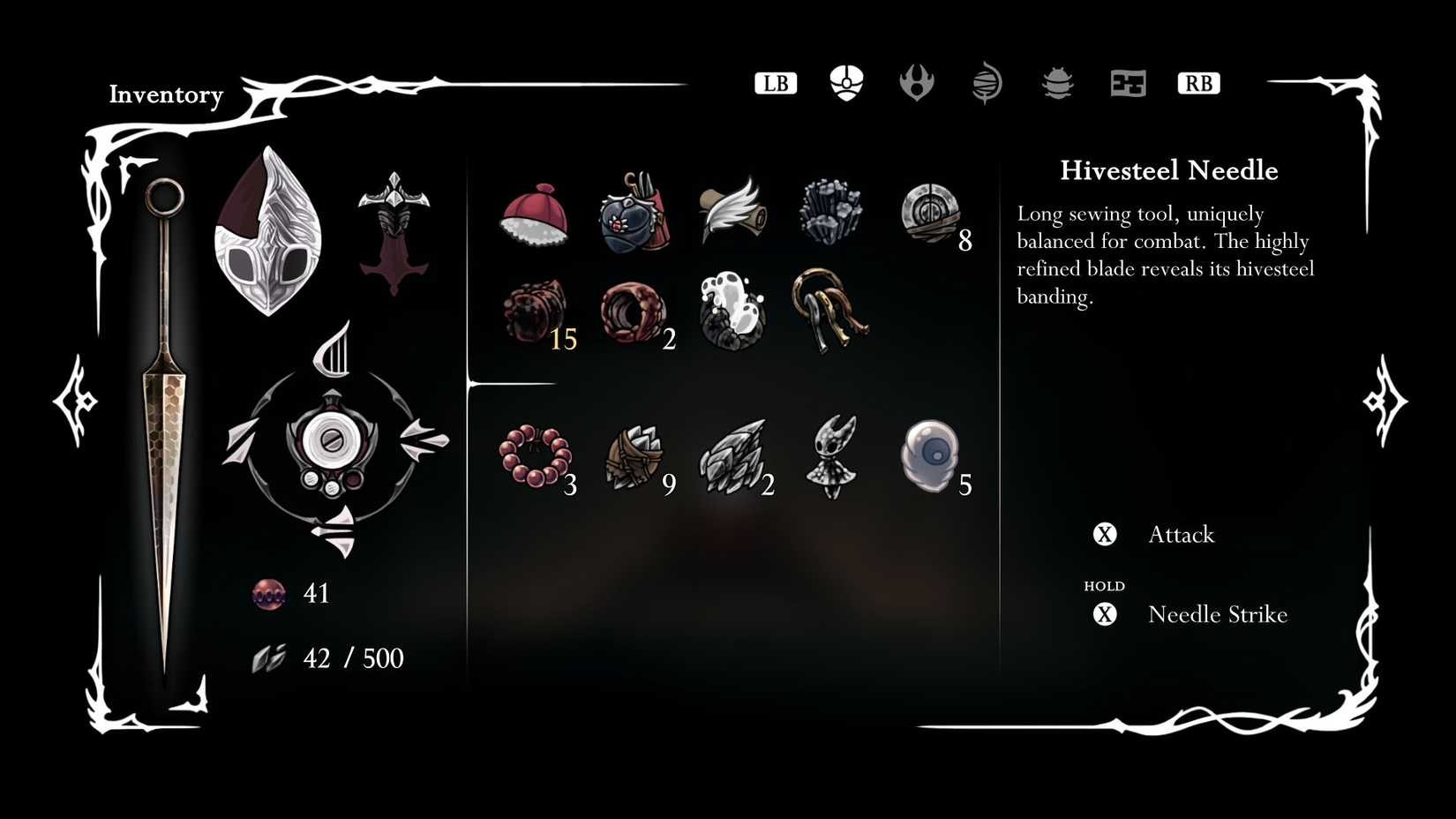Open the flame crest menu icon
This screenshot has height=819, width=1456.
916,84
